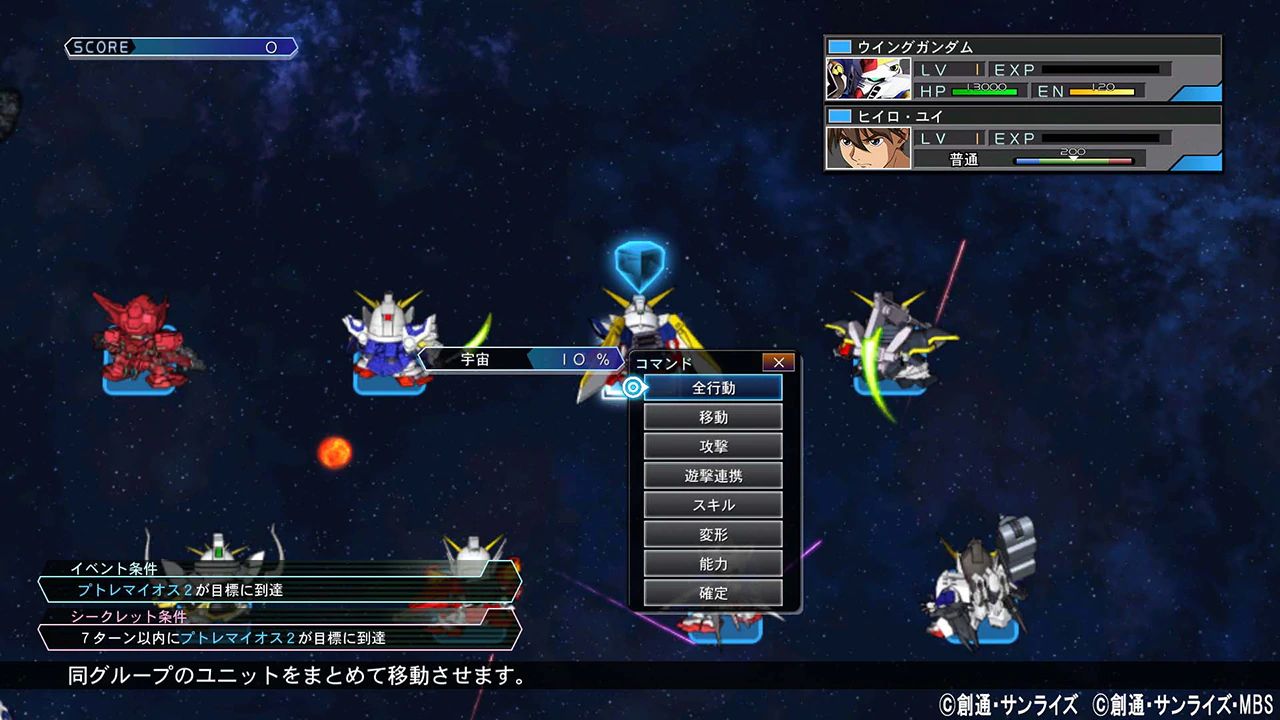Select the red mobile suit unit
The image size is (1280, 720).
pos(139,340)
